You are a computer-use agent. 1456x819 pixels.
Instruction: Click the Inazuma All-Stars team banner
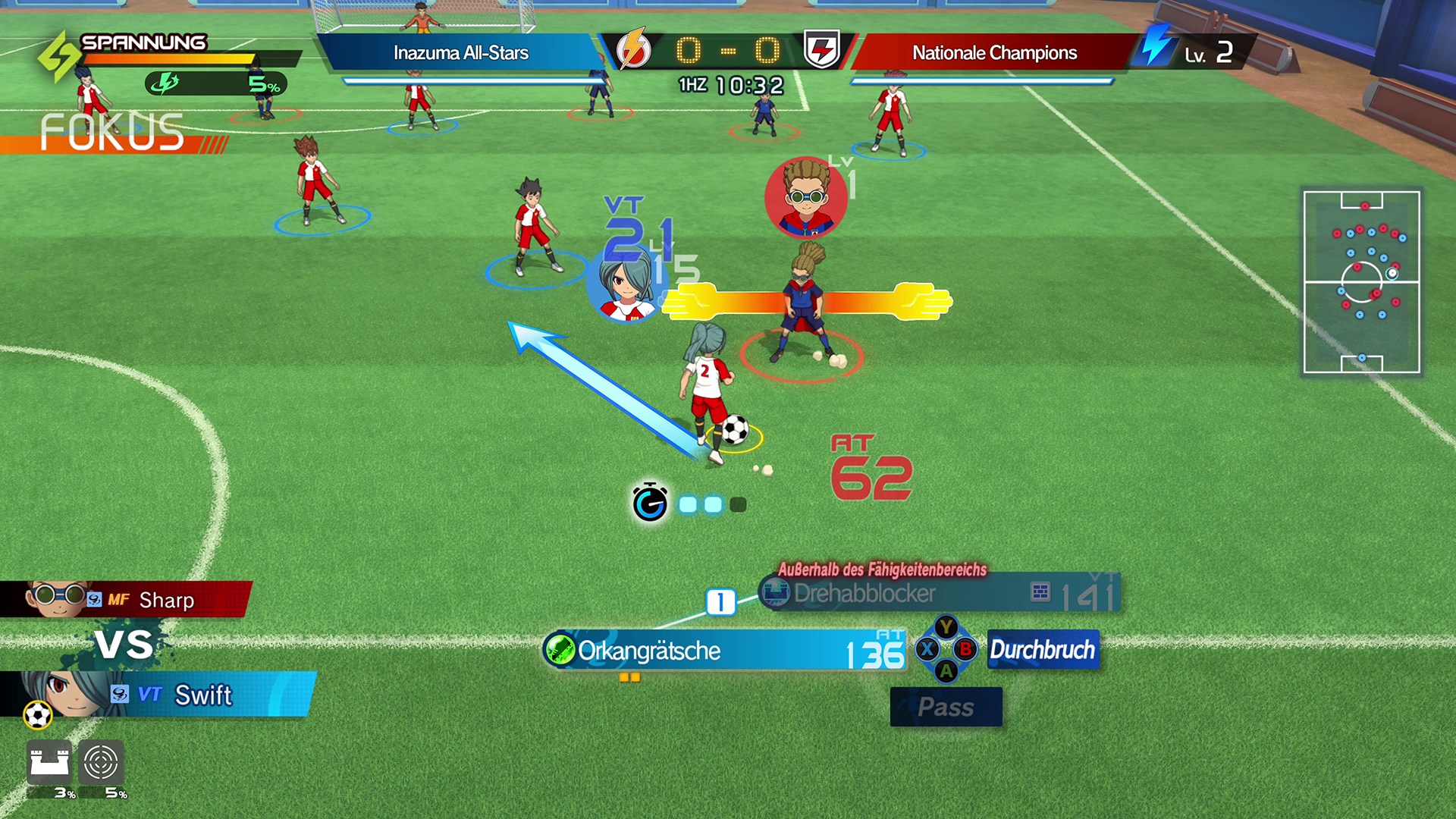click(x=460, y=52)
